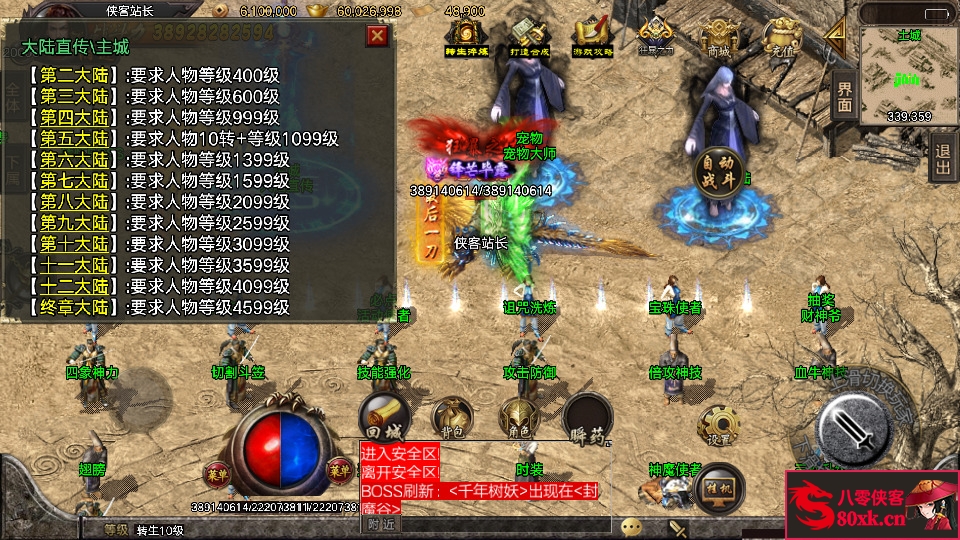Image resolution: width=960 pixels, height=540 pixels.
Task: Select the 第五大陆 teleport entry
Action: [74, 139]
